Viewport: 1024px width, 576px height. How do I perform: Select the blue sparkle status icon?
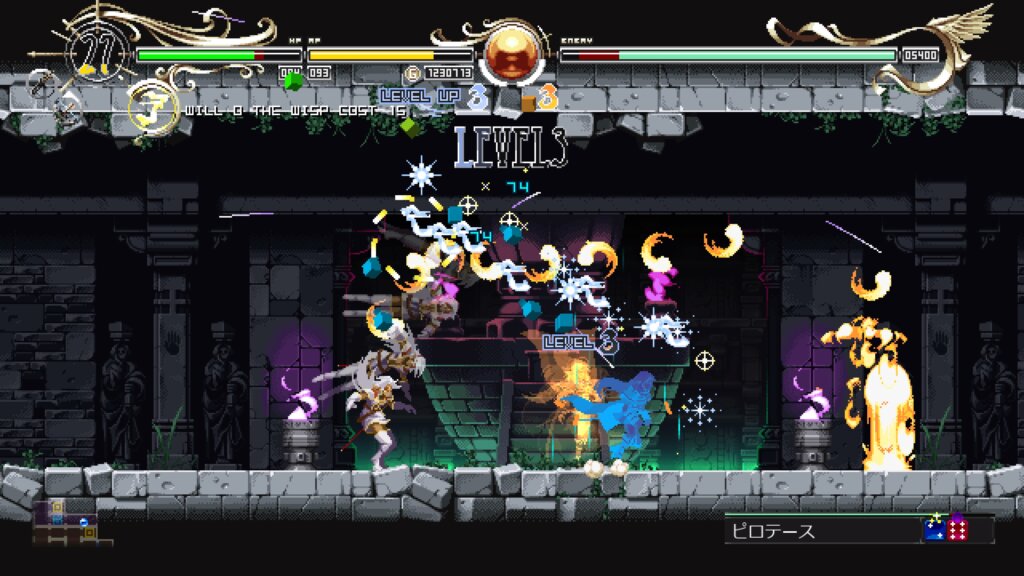[x=935, y=529]
